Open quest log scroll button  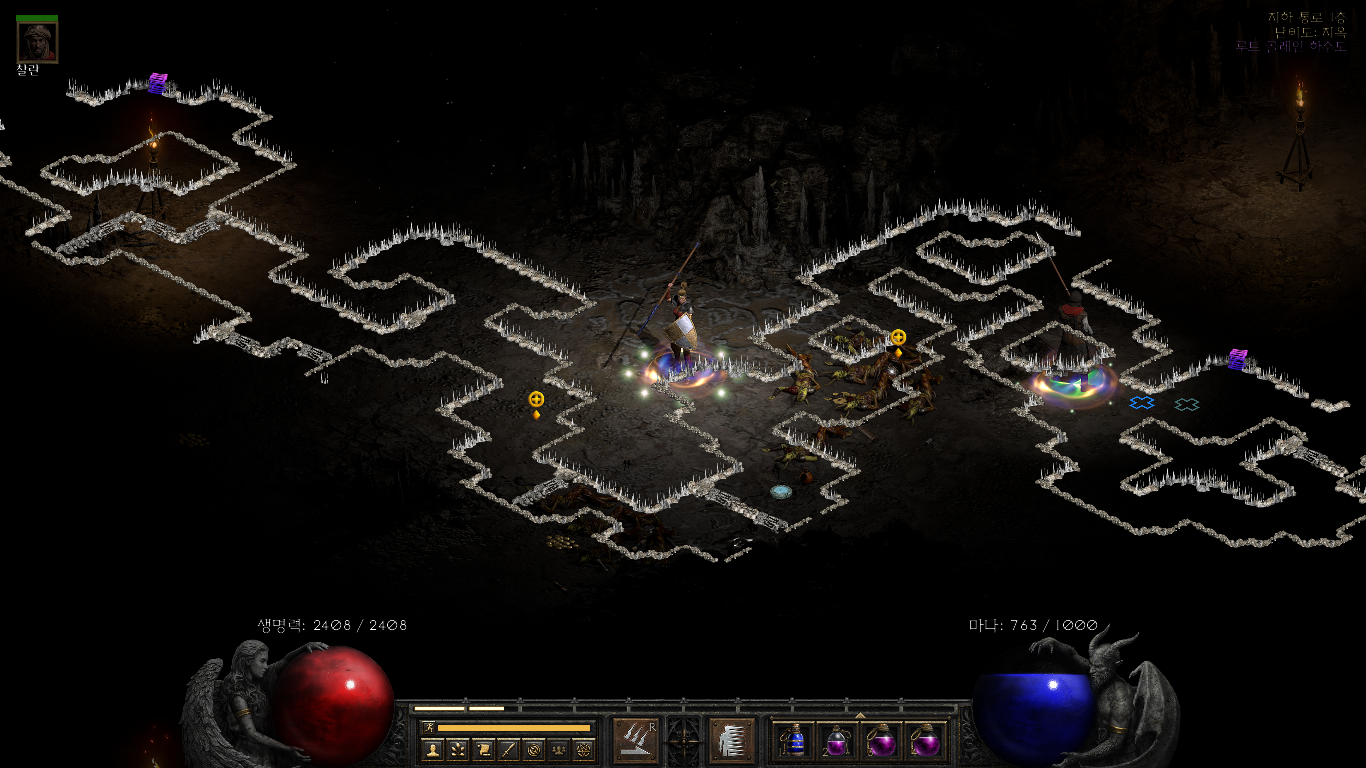coord(483,749)
